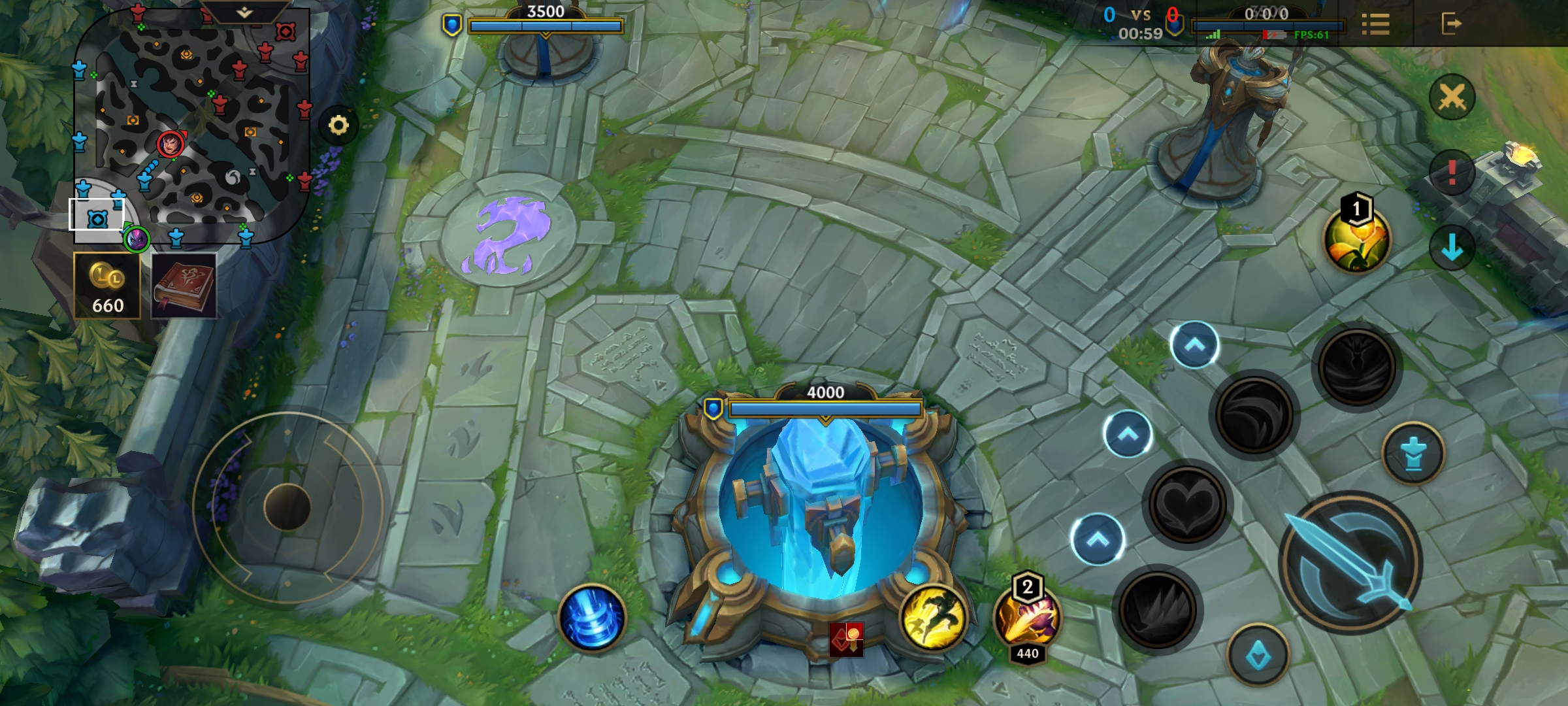Send the crossed-swords X ping

click(x=1452, y=98)
